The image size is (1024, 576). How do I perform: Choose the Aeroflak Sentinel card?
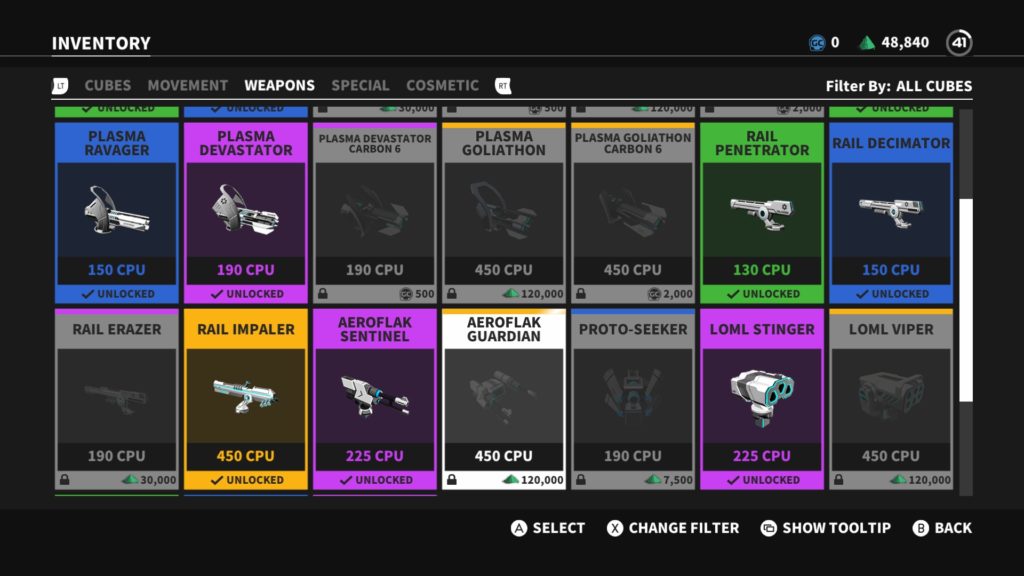tap(375, 398)
